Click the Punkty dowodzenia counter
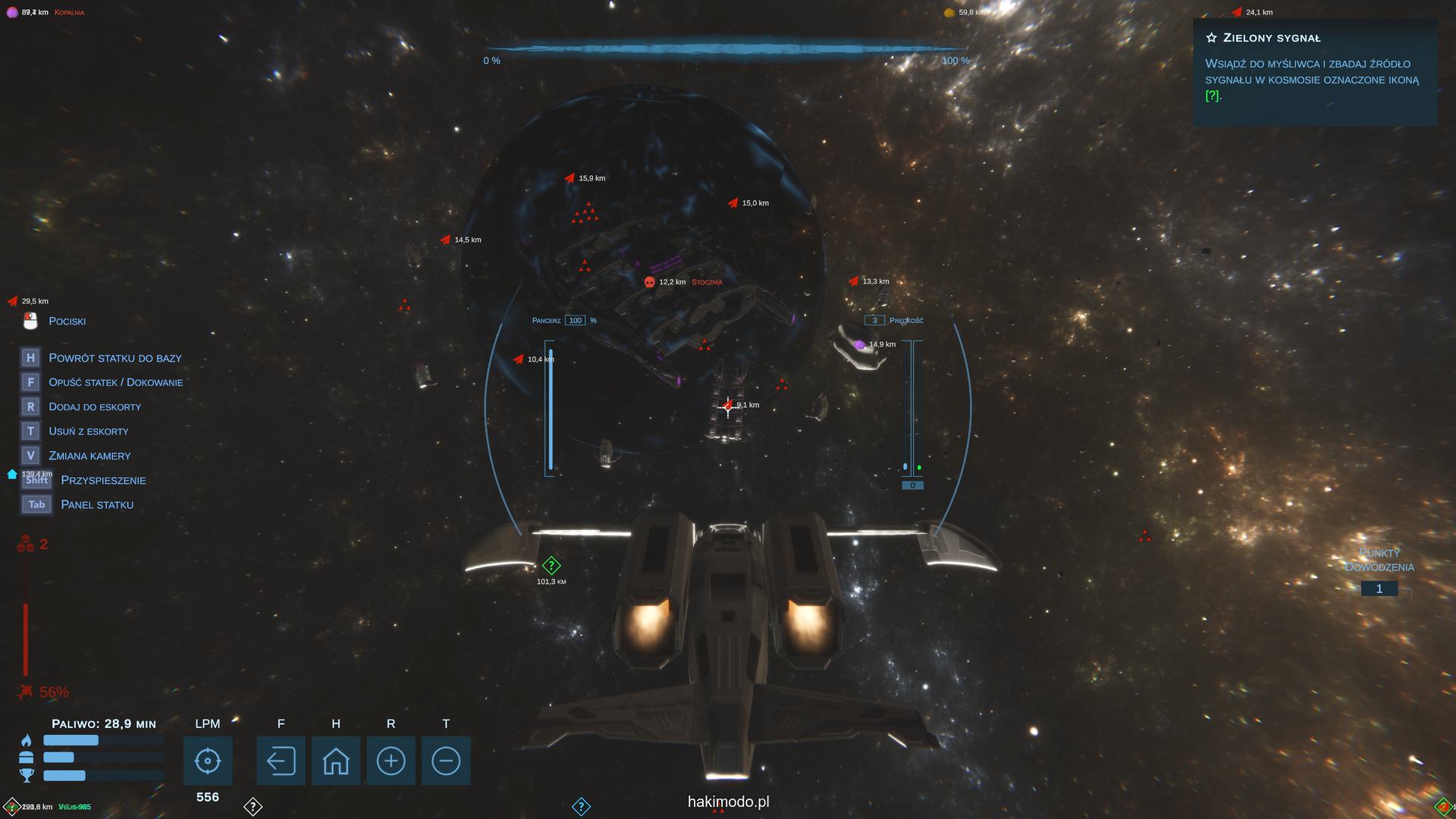Viewport: 1456px width, 819px height. coord(1379,588)
